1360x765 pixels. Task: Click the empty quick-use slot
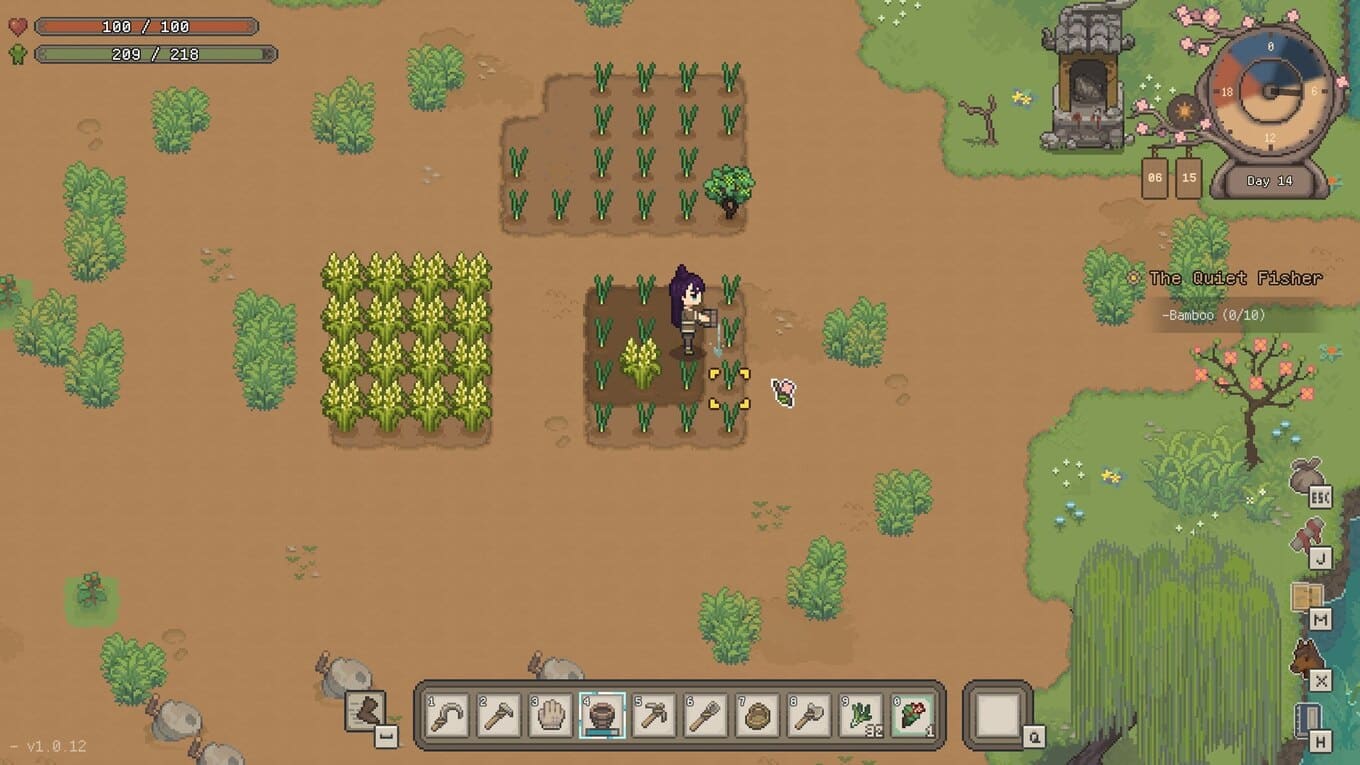click(997, 715)
